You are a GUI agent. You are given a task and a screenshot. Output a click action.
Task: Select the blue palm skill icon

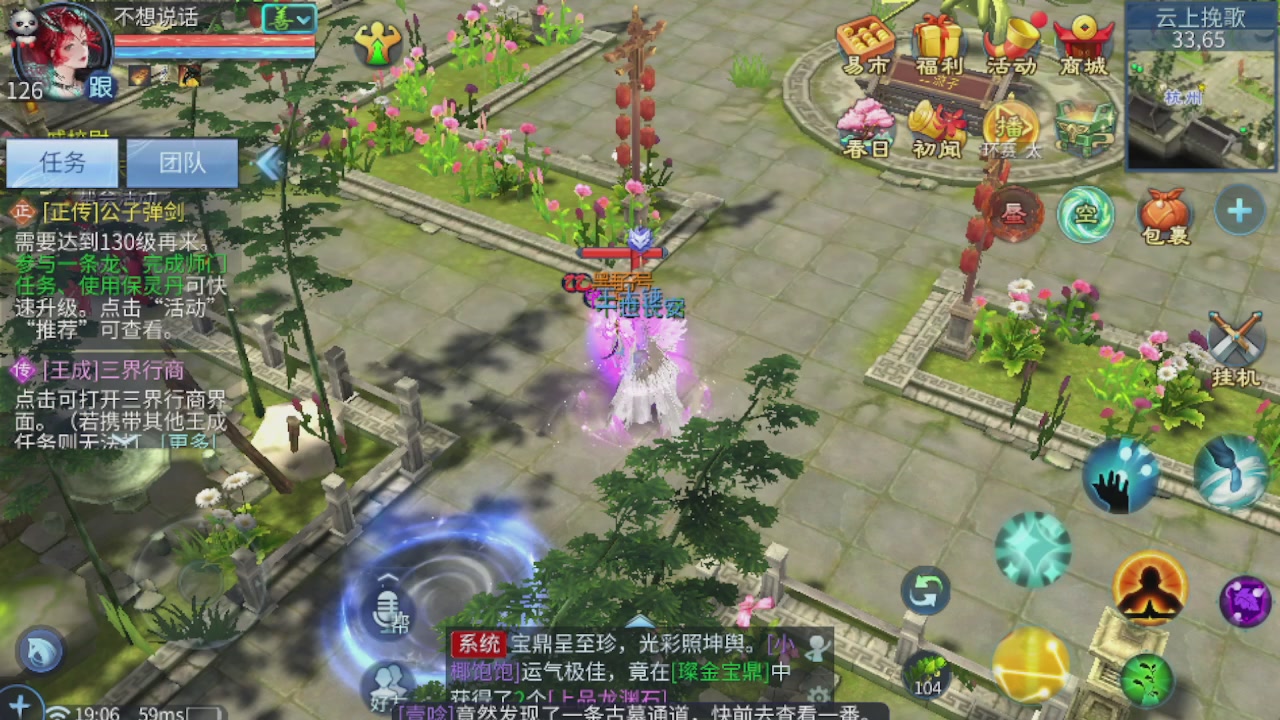(x=1120, y=477)
